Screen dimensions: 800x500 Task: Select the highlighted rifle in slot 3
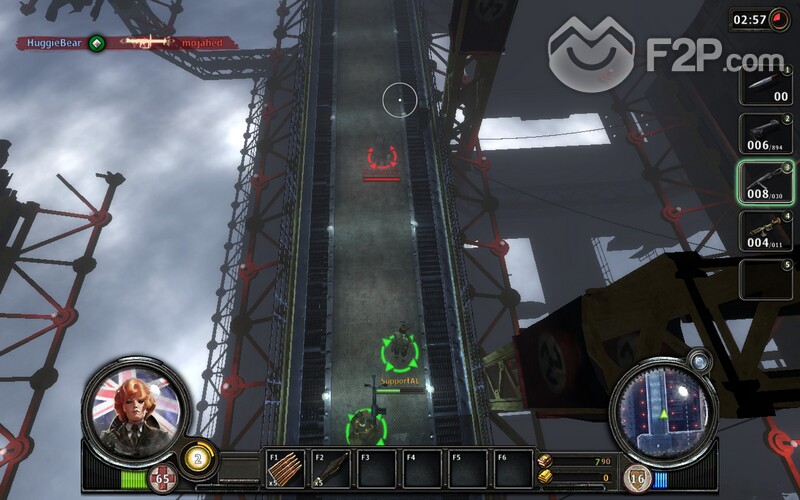[766, 182]
